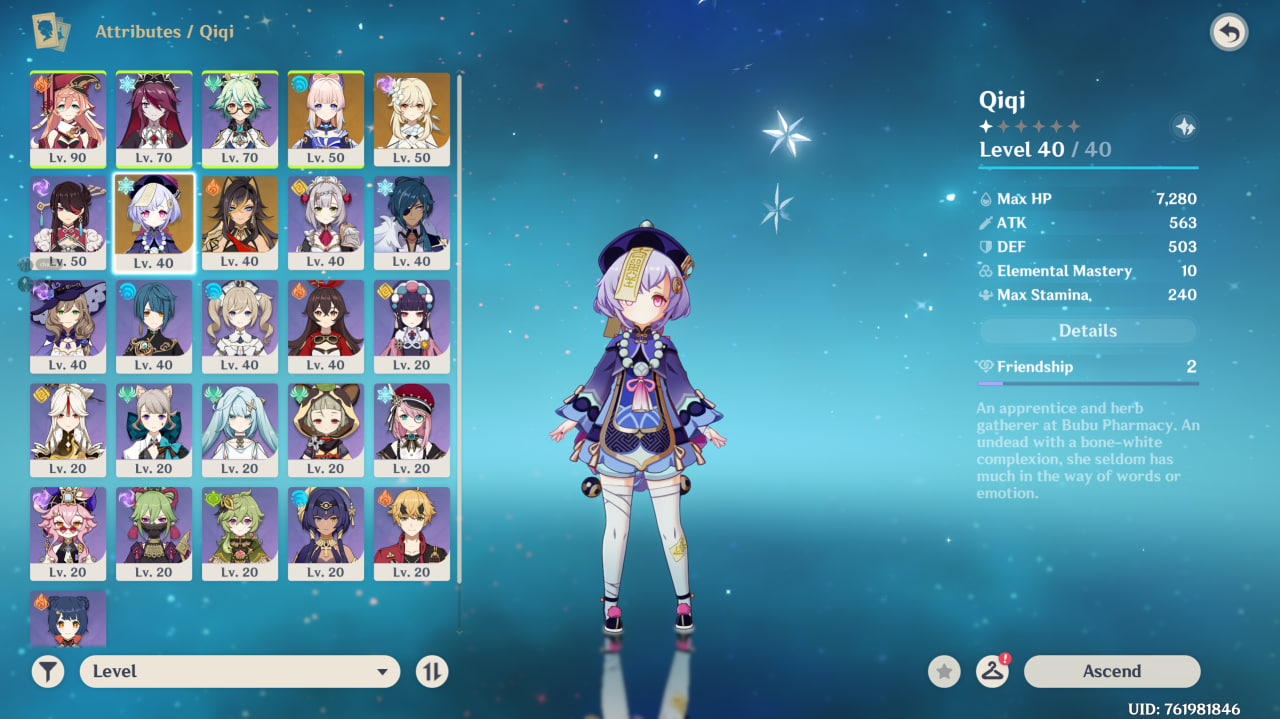
Task: Choose Beidou's portrait
Action: coord(68,222)
